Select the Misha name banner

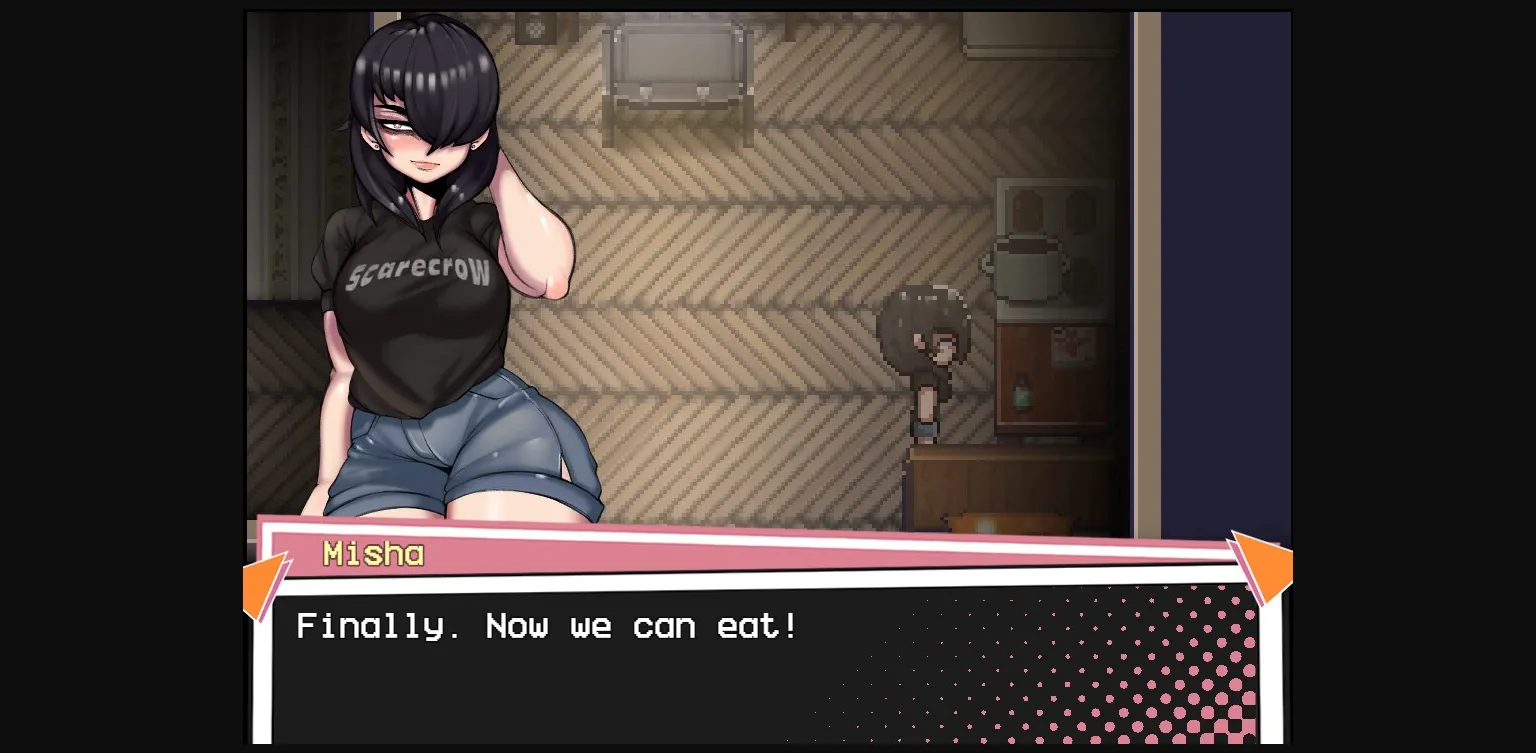coord(372,553)
